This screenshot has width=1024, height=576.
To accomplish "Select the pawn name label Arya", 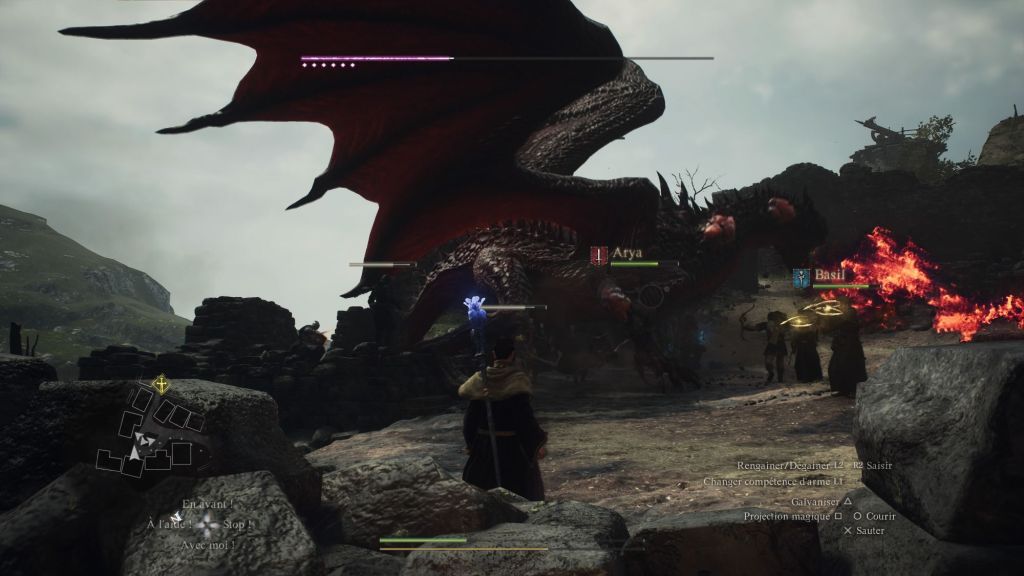I will (x=627, y=253).
